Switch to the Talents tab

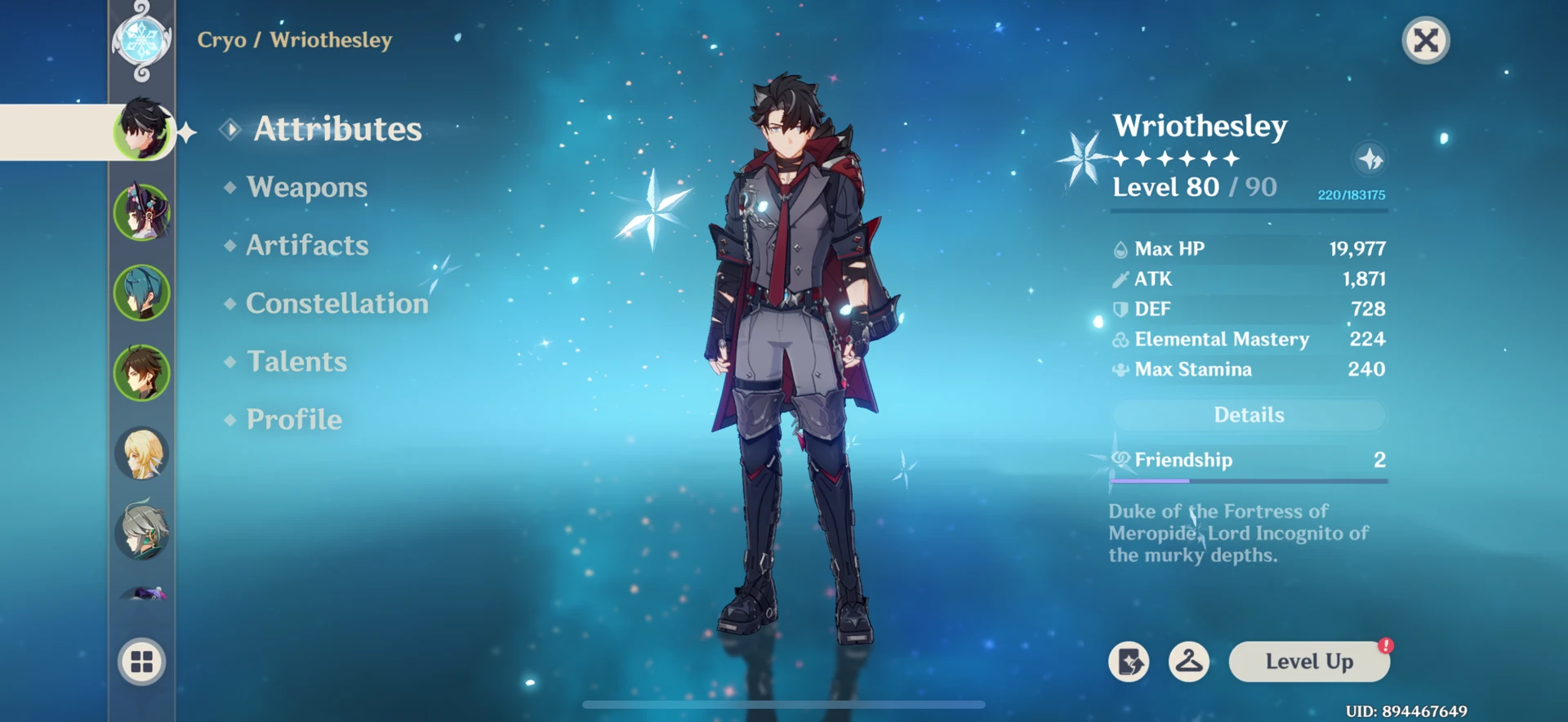(x=296, y=361)
